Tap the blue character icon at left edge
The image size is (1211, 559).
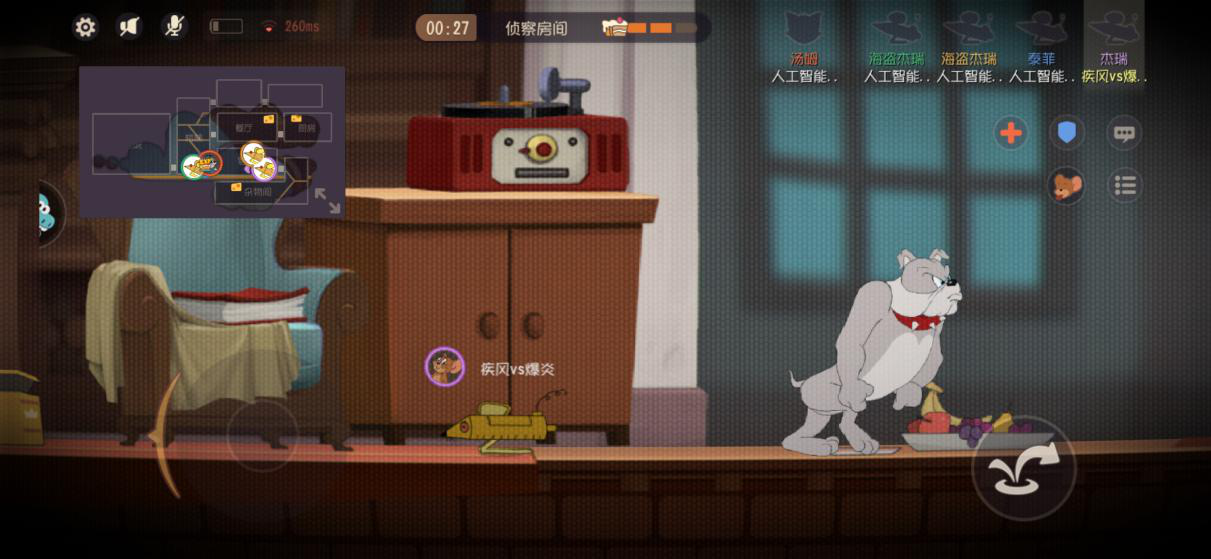(x=48, y=212)
